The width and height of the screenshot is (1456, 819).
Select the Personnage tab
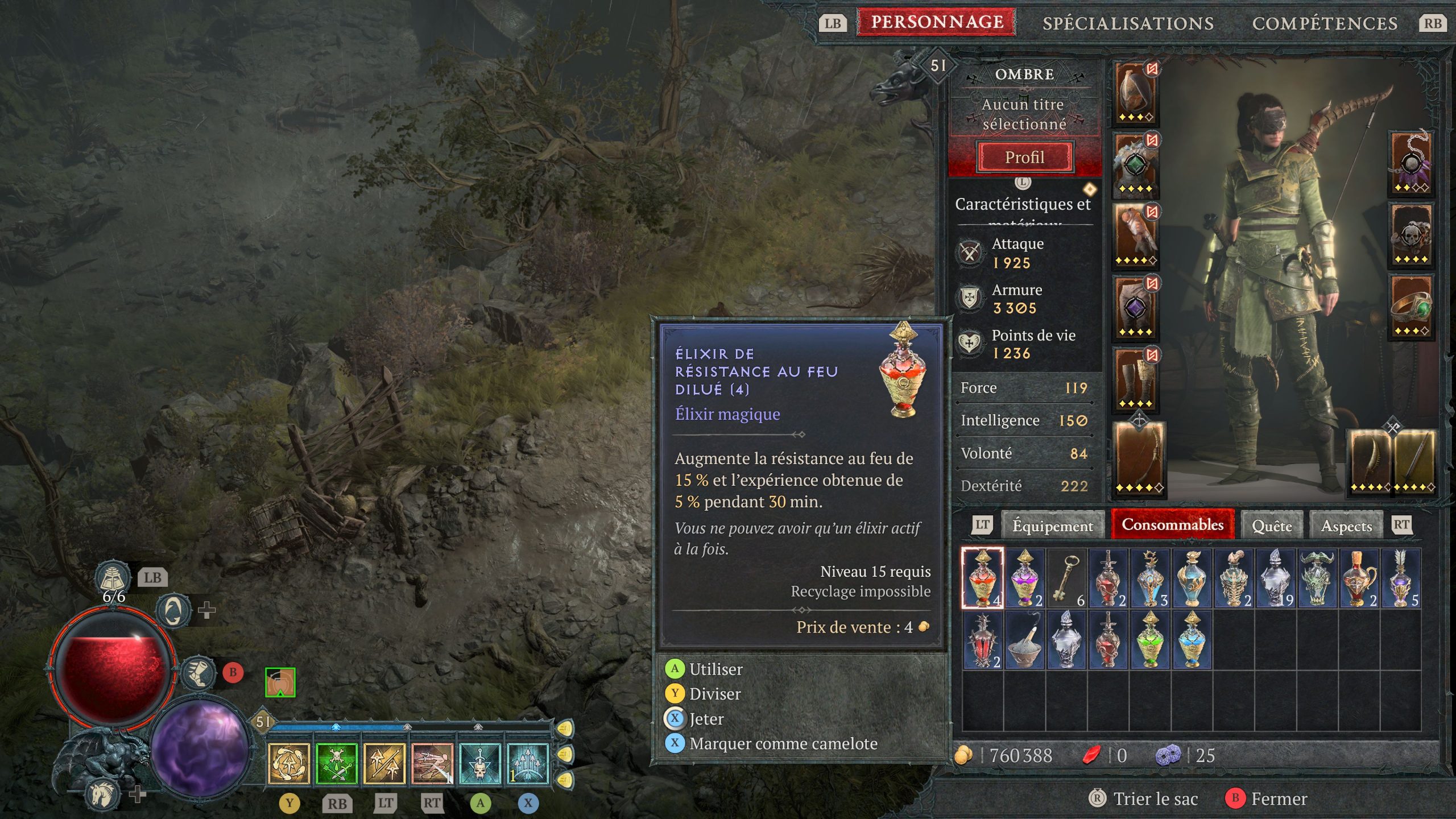pyautogui.click(x=937, y=22)
